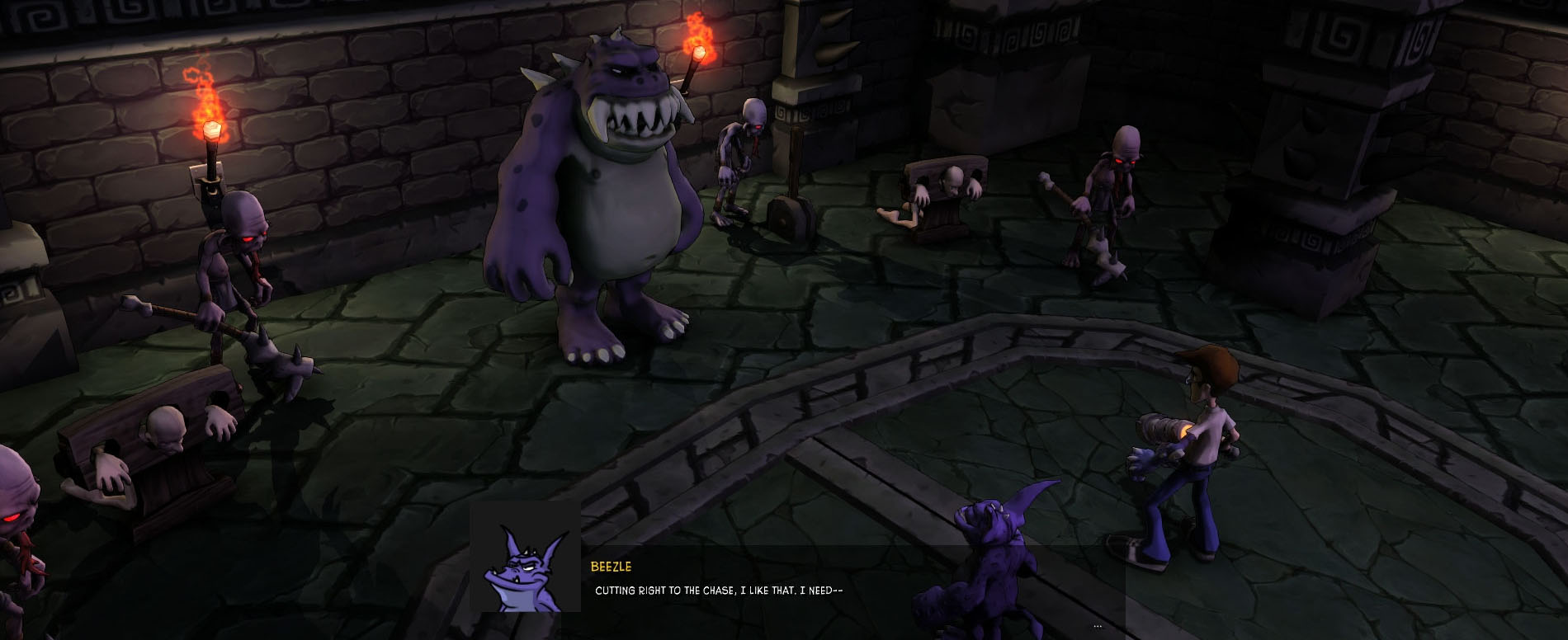Click Beezle's speaker portrait in the dialogue box
This screenshot has width=1568, height=640.
pyautogui.click(x=525, y=558)
